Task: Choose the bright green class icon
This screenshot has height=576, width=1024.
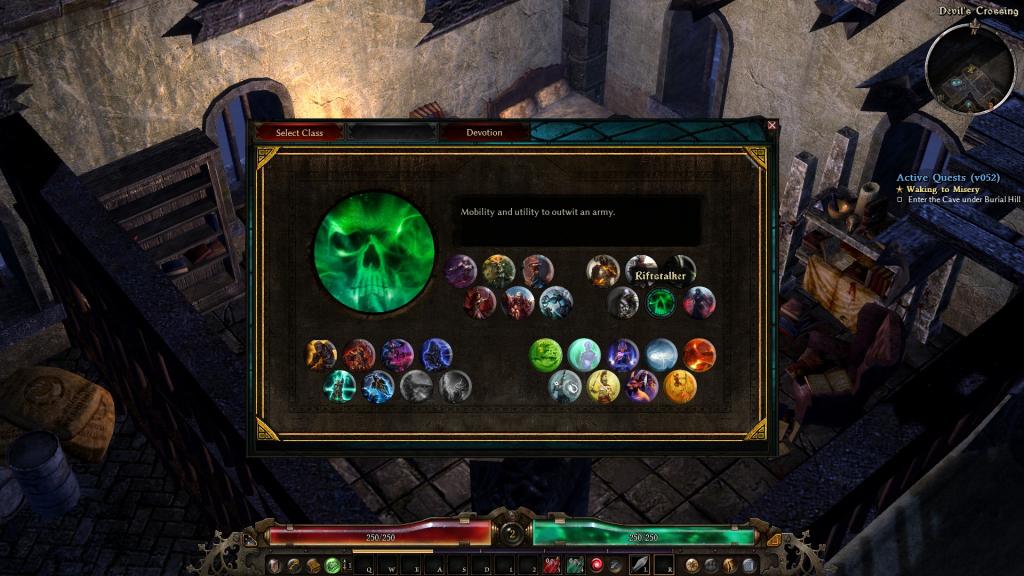Action: click(546, 354)
